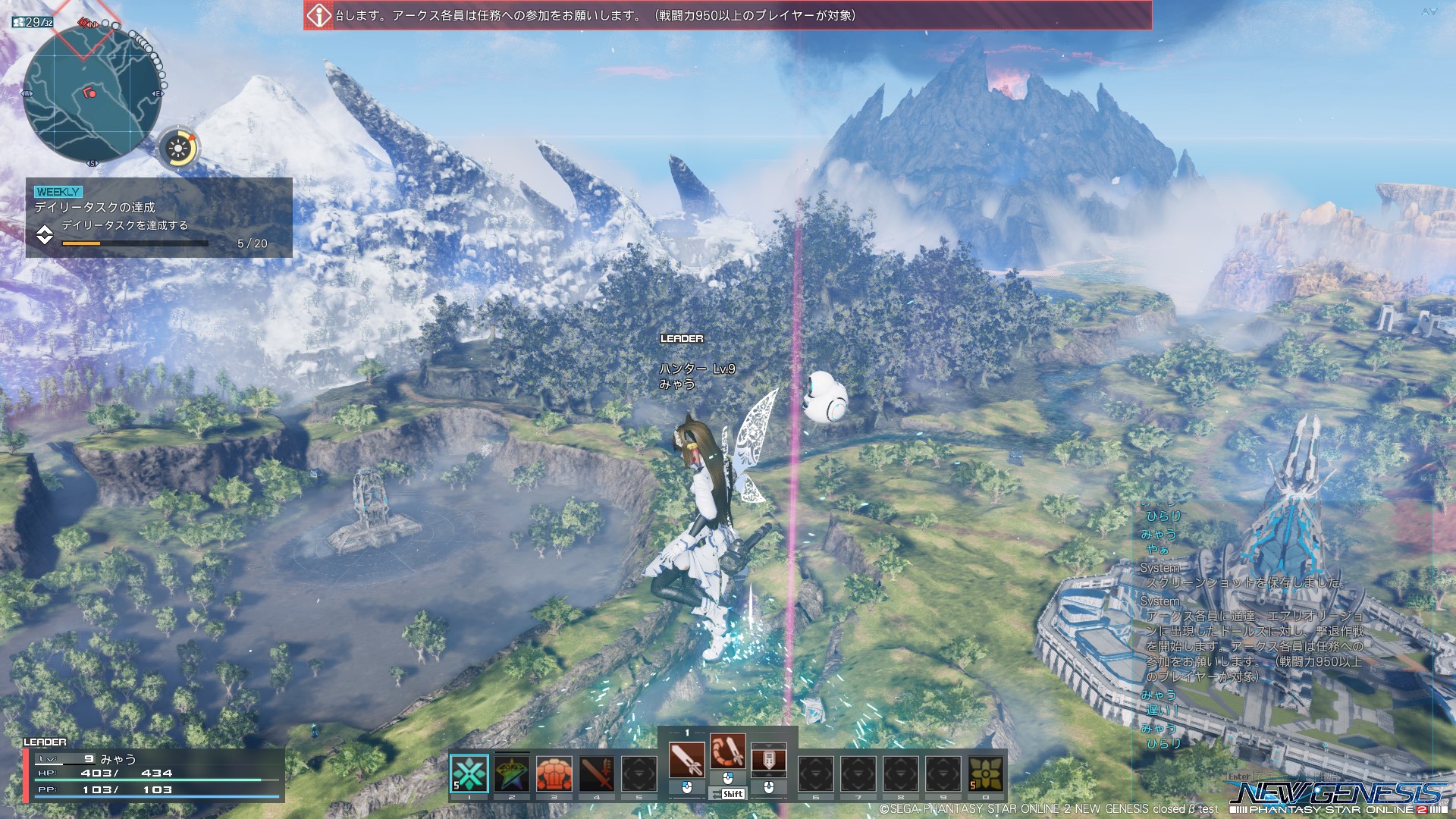Use the yellow flower item in slot 0
This screenshot has height=819, width=1456.
tap(985, 773)
